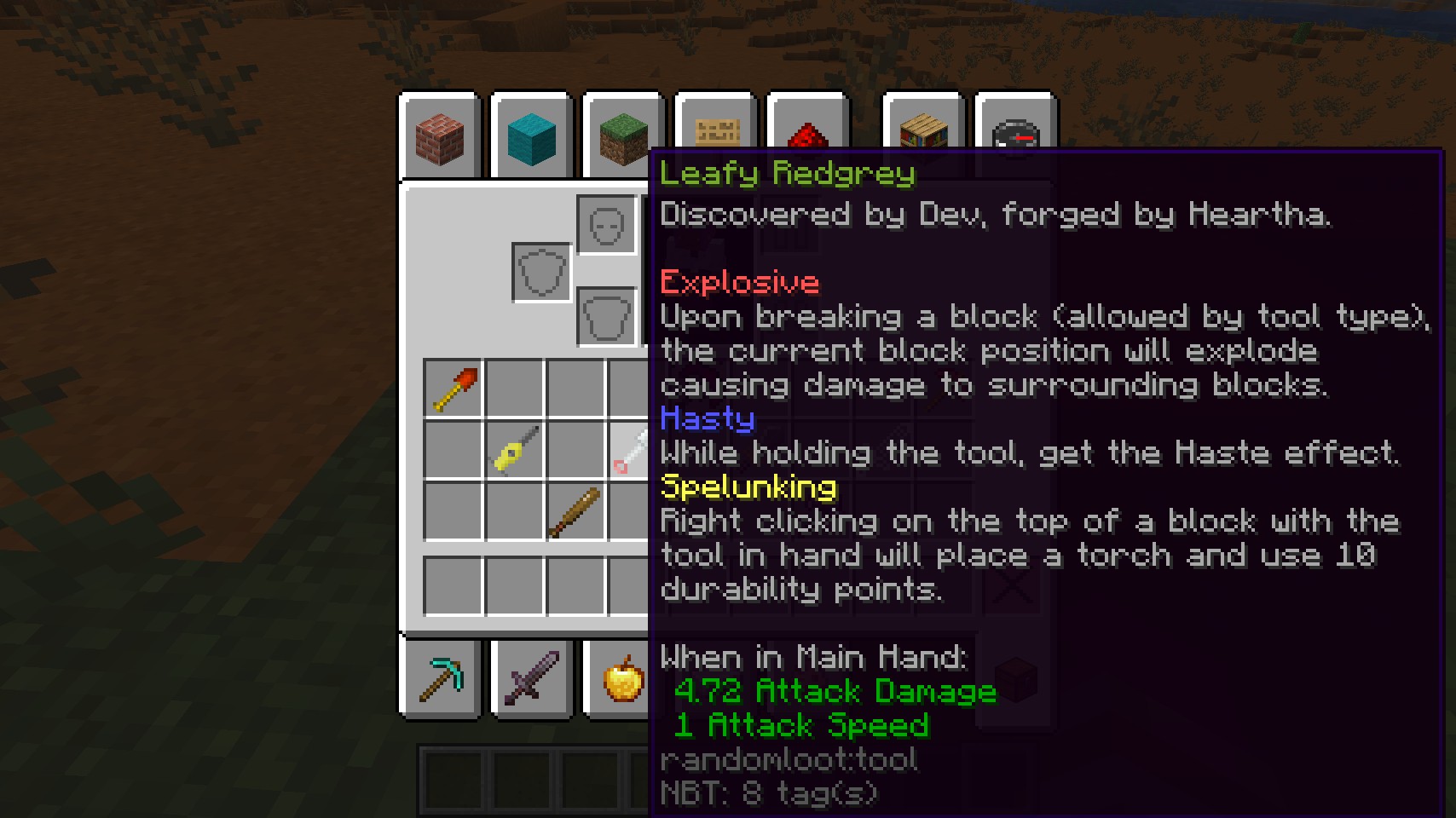Screen dimensions: 1456x818
Task: Switch to the cyan wool colored blocks tab
Action: [531, 138]
